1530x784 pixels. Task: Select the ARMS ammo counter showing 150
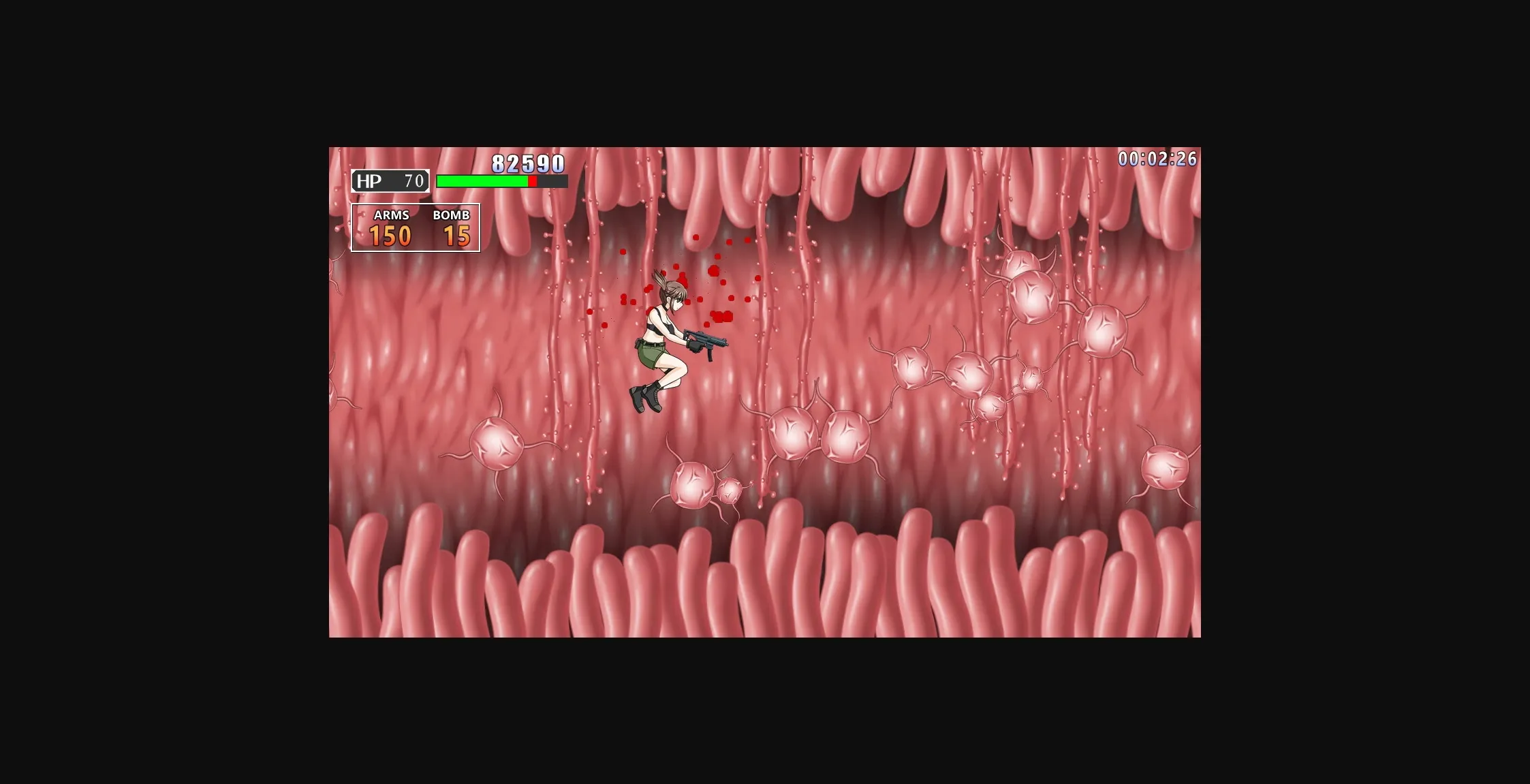point(390,235)
